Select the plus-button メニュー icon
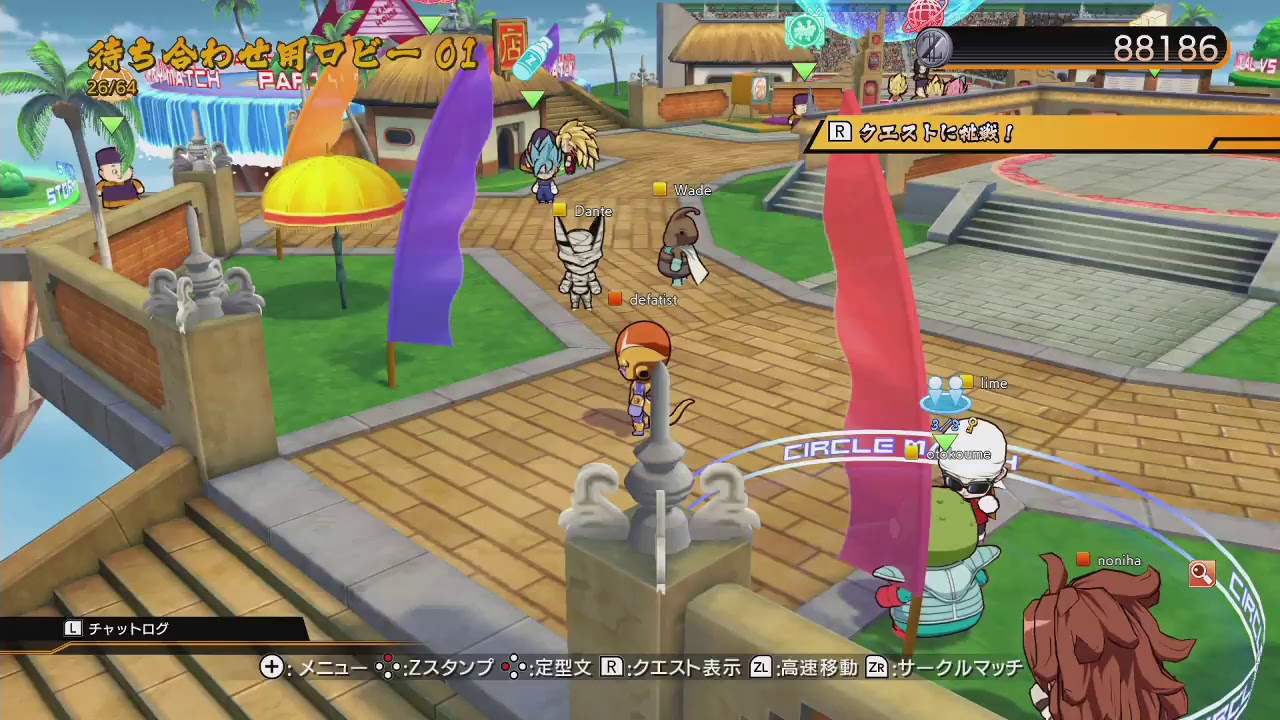Screen dimensions: 1280x720 click(270, 668)
